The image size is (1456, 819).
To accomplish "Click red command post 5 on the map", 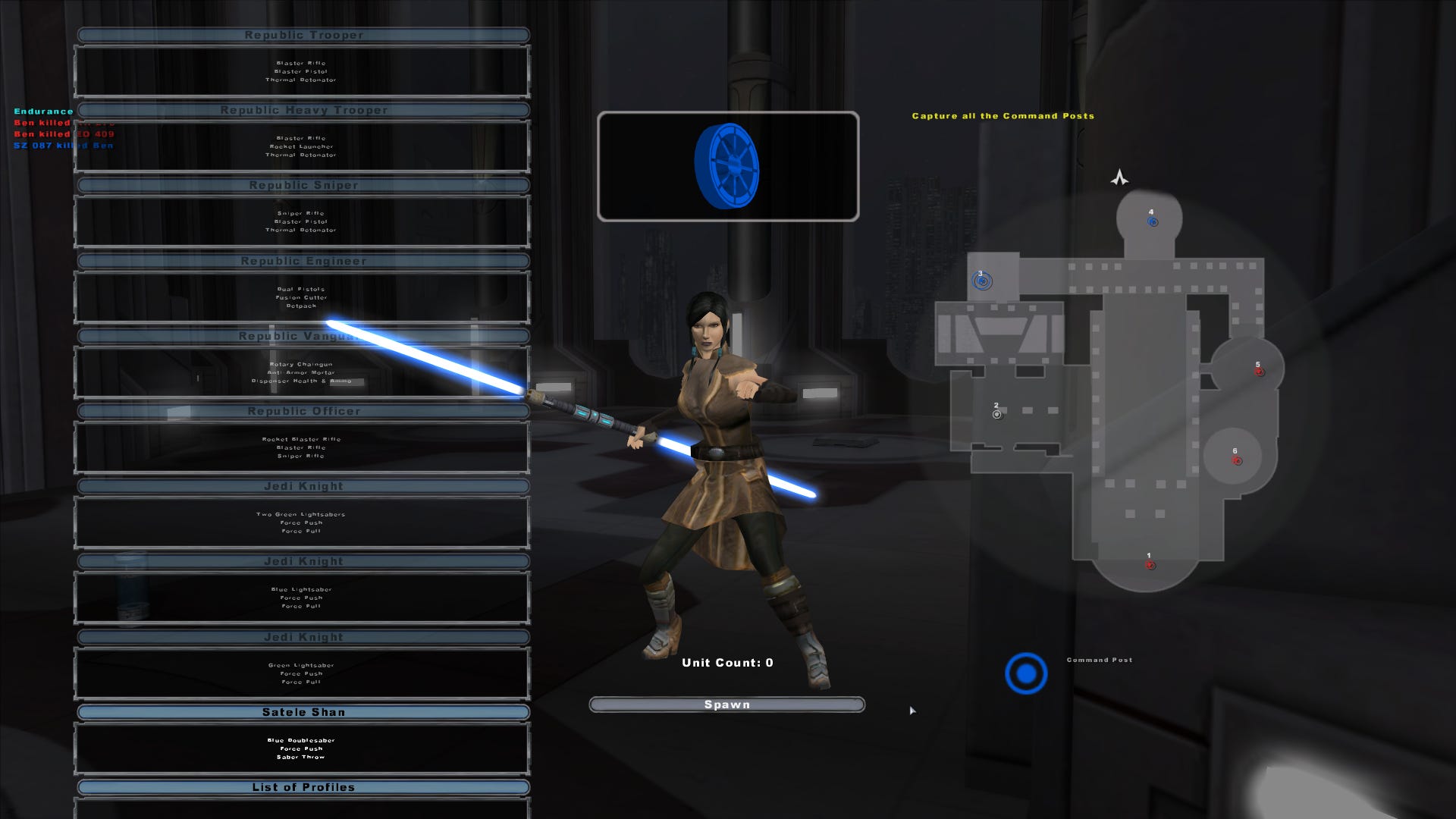I will (x=1260, y=372).
